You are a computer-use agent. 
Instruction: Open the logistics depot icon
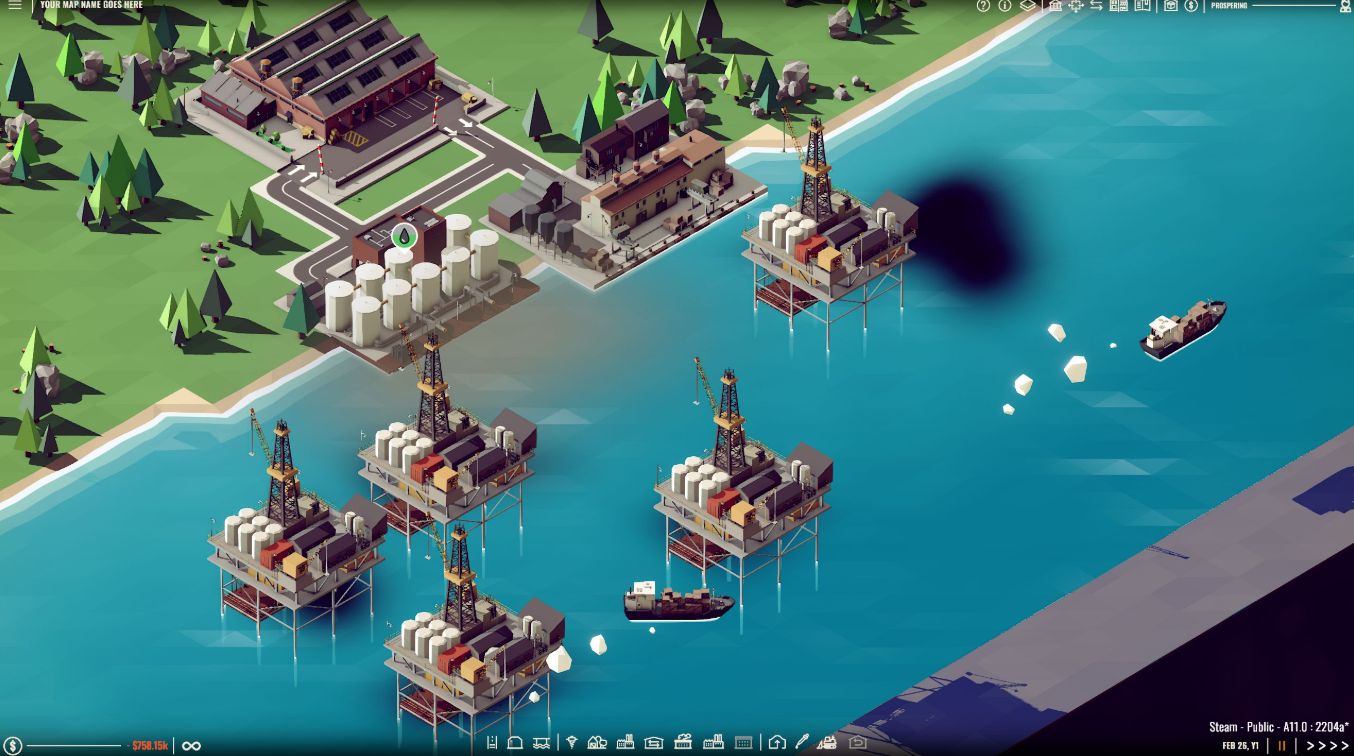click(654, 743)
